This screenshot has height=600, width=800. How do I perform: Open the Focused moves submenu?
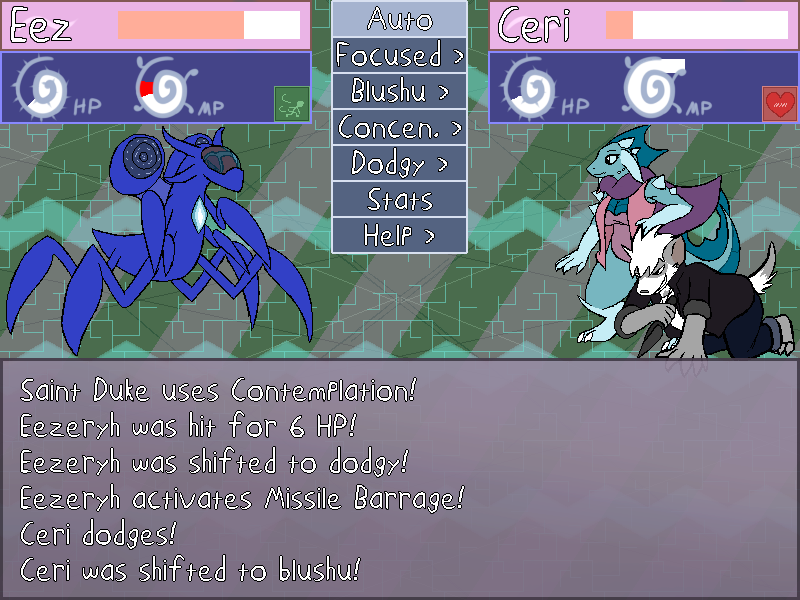click(399, 55)
